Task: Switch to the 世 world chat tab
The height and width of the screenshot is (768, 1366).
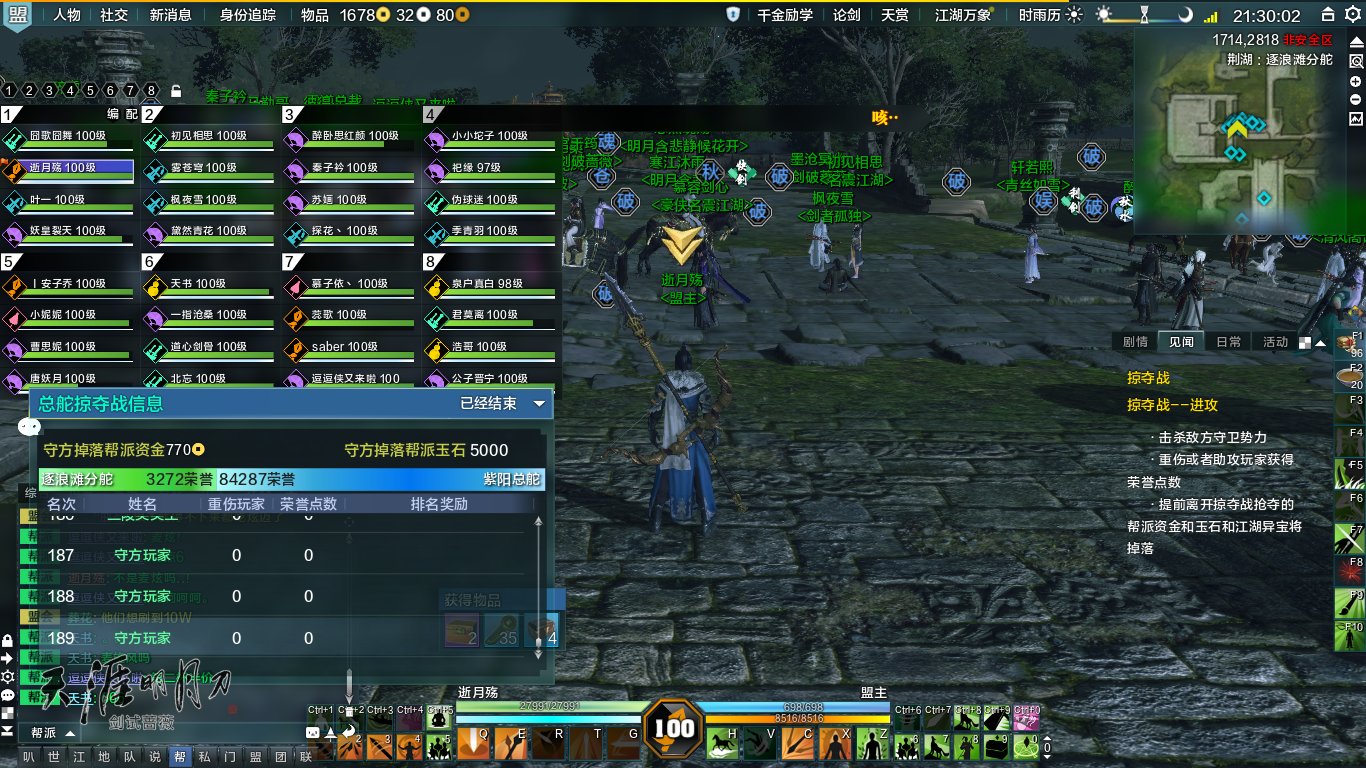Action: [x=54, y=757]
